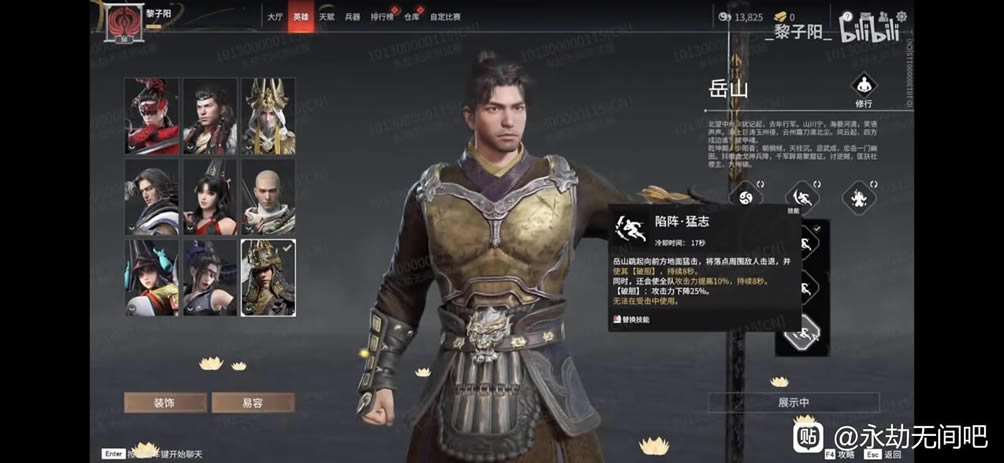Open the gear settings icon
1004x463 pixels.
(900, 16)
